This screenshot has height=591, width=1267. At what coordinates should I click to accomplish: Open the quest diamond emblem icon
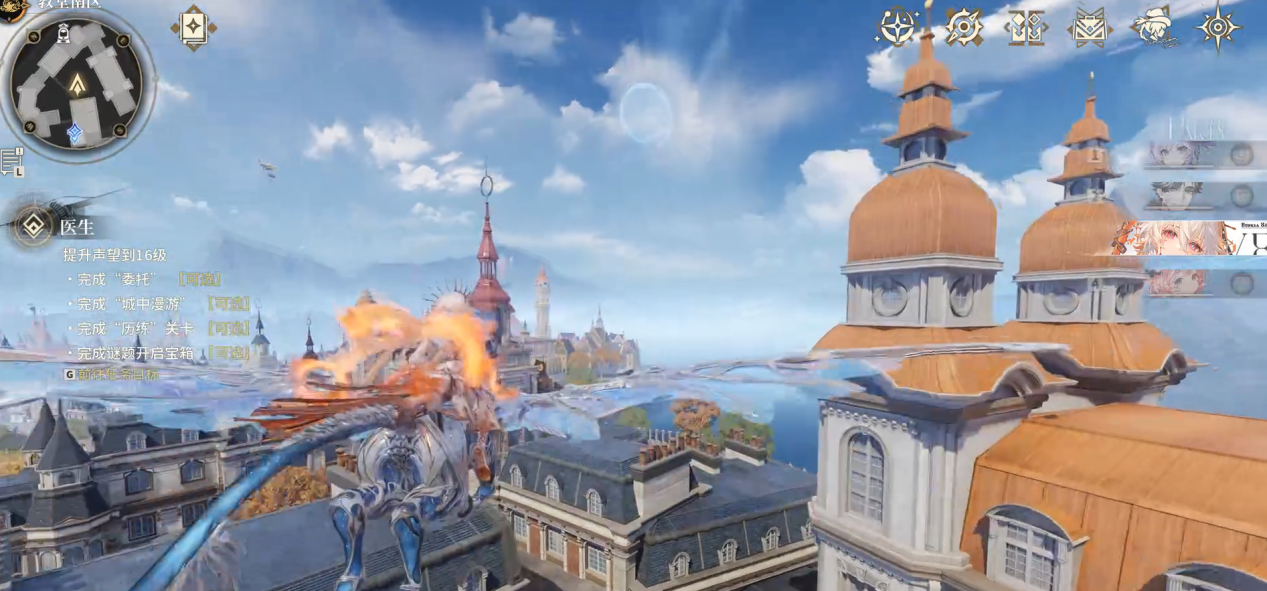coord(34,226)
